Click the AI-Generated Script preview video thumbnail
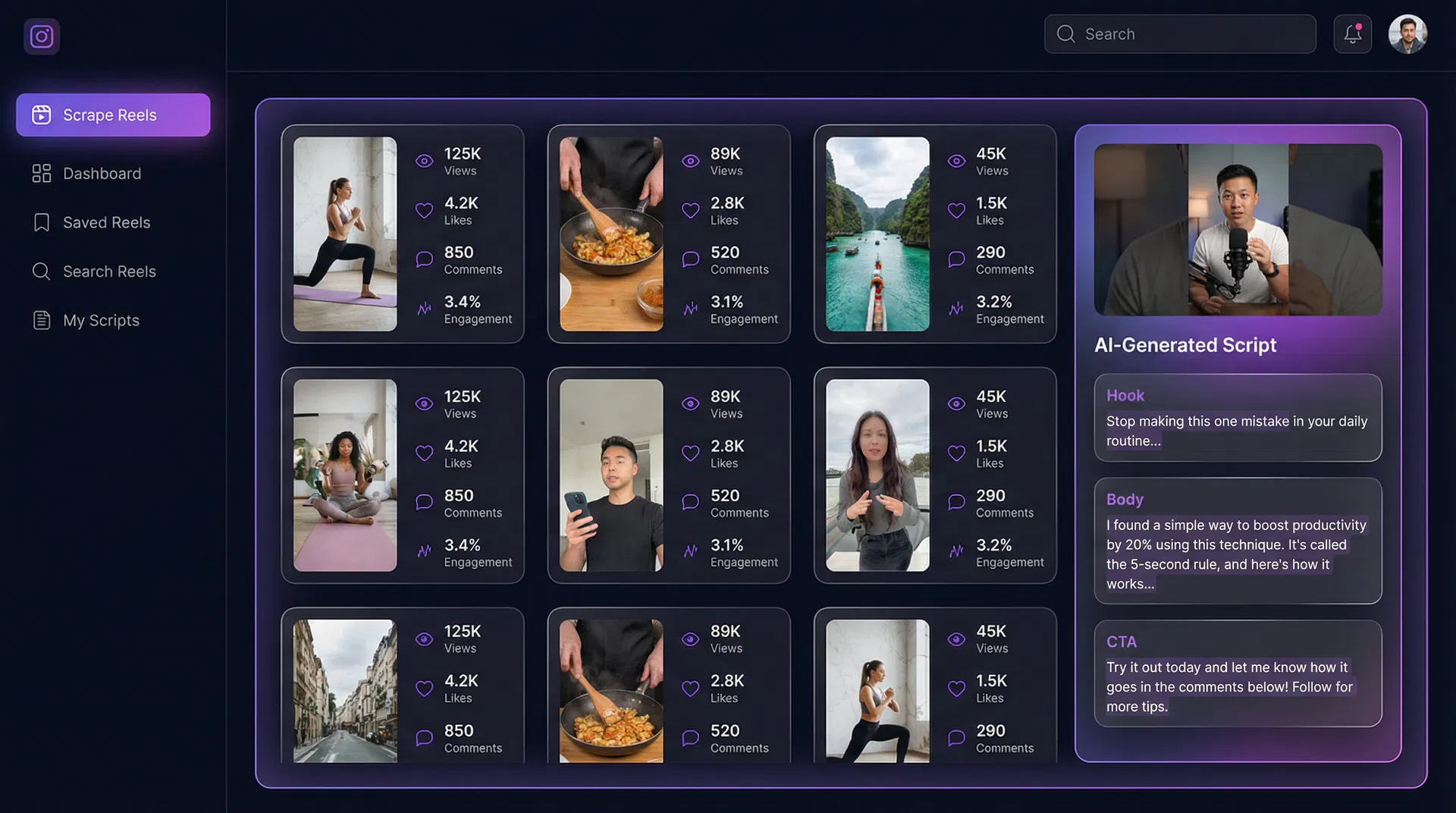The image size is (1456, 813). click(x=1237, y=230)
